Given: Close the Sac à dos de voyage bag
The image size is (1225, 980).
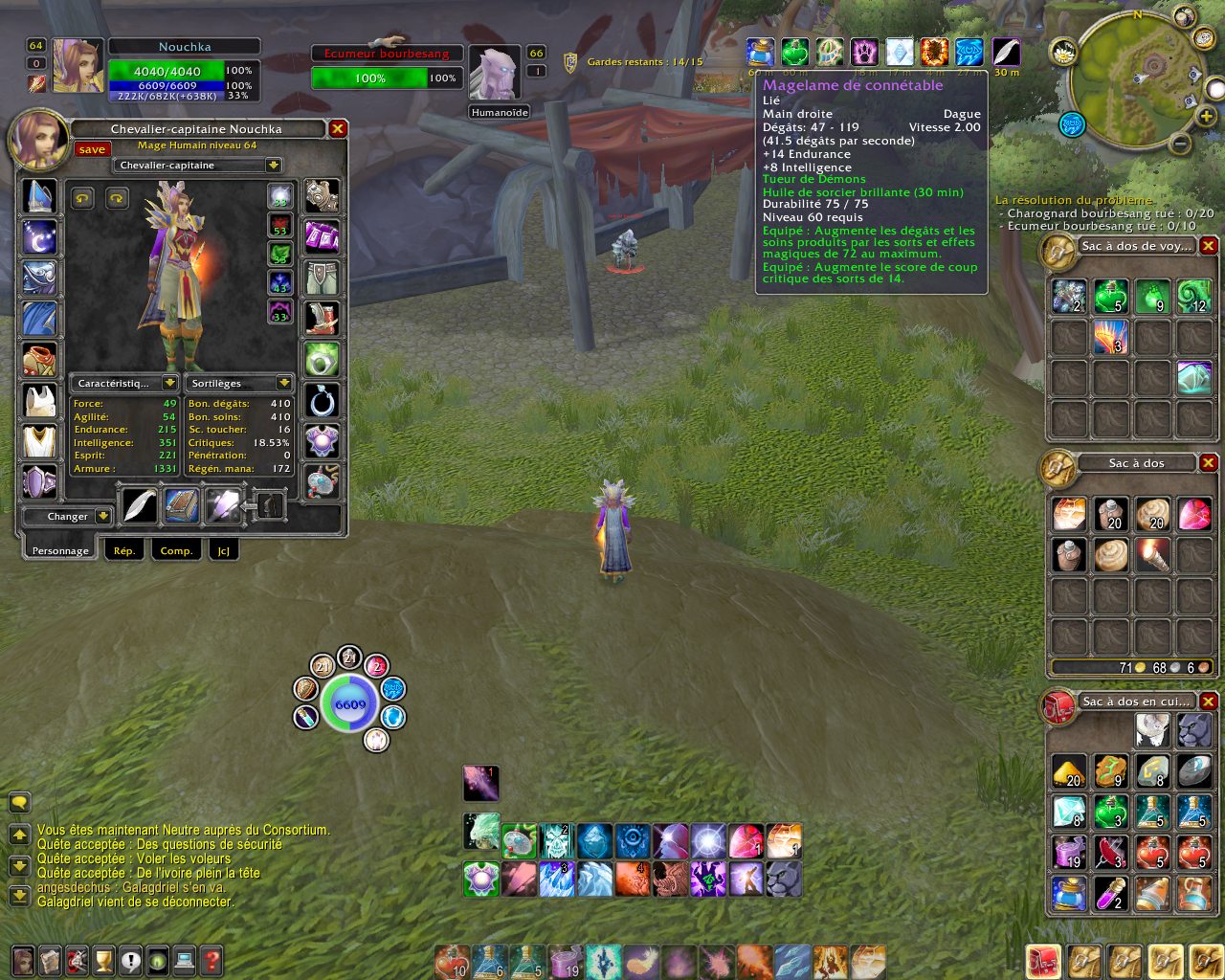Looking at the screenshot, I should 1209,246.
